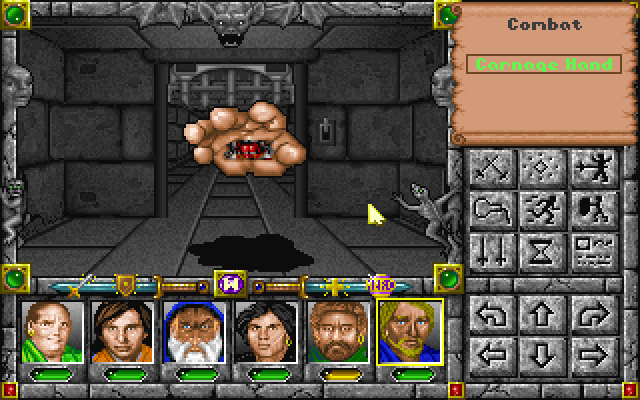Select the blond bearded character in blue portrait
Screen dimensions: 640x400
coord(410,331)
